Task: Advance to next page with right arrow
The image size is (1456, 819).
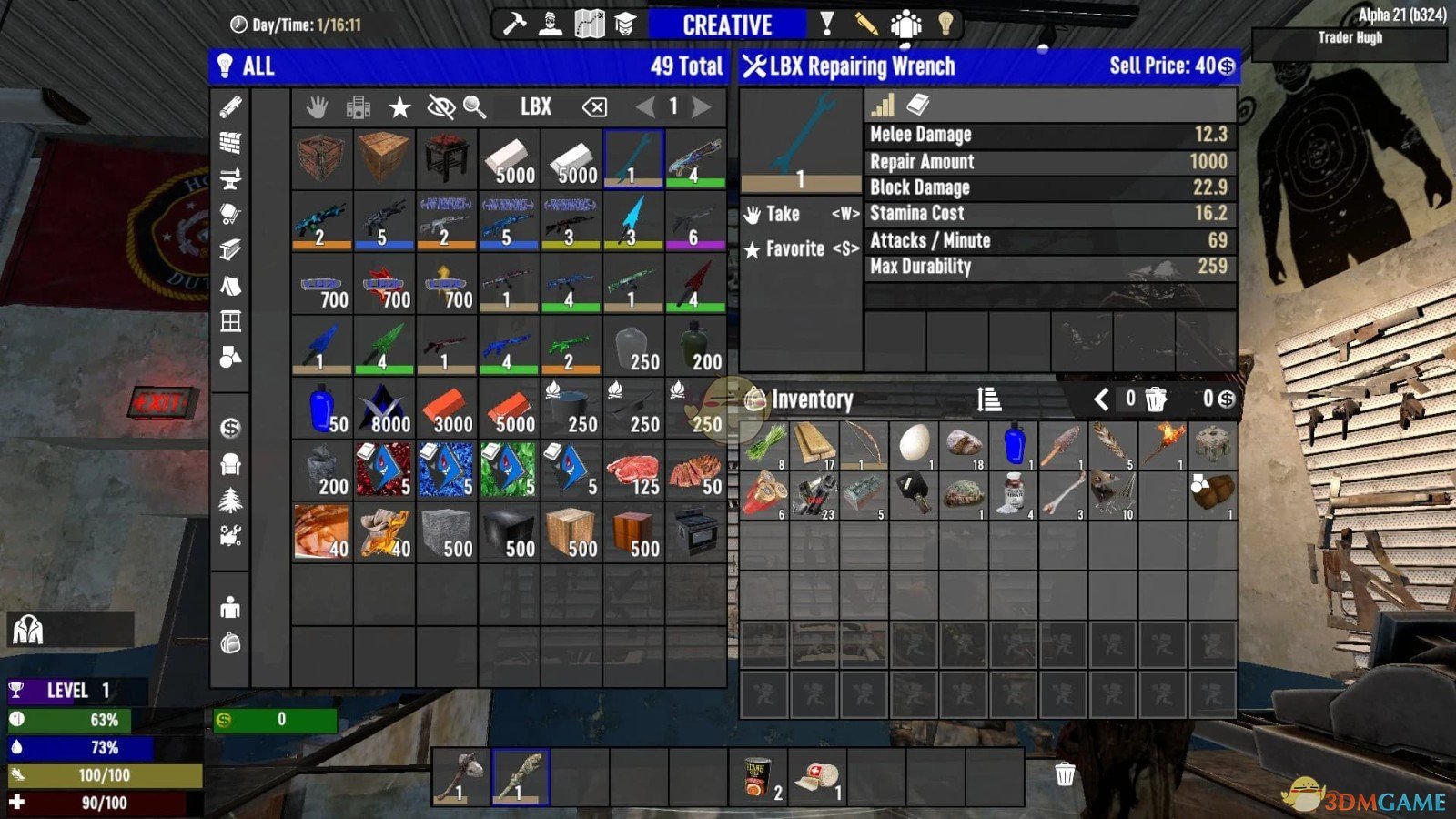Action: click(x=701, y=107)
